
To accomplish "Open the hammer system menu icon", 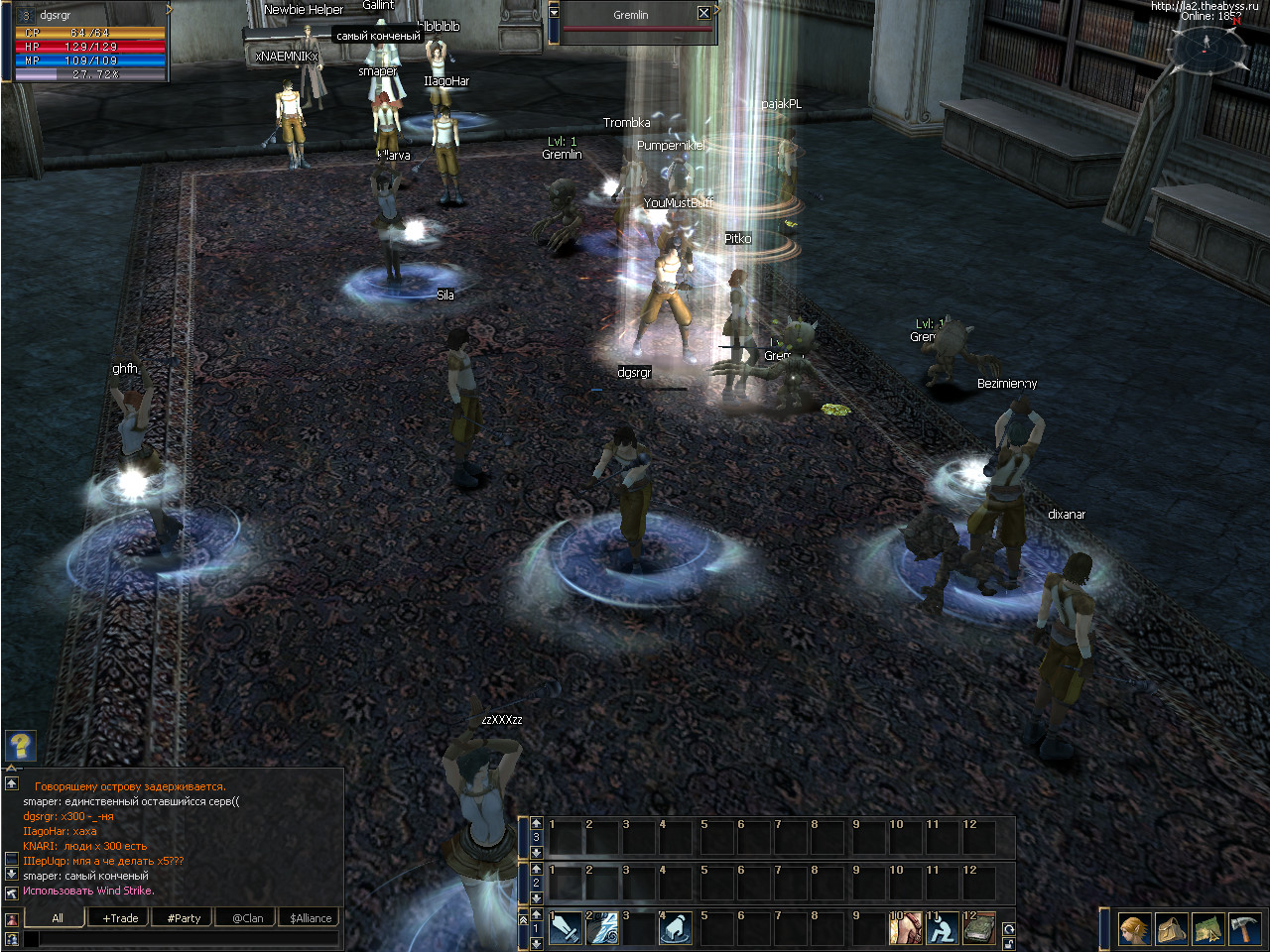I will tap(1244, 929).
